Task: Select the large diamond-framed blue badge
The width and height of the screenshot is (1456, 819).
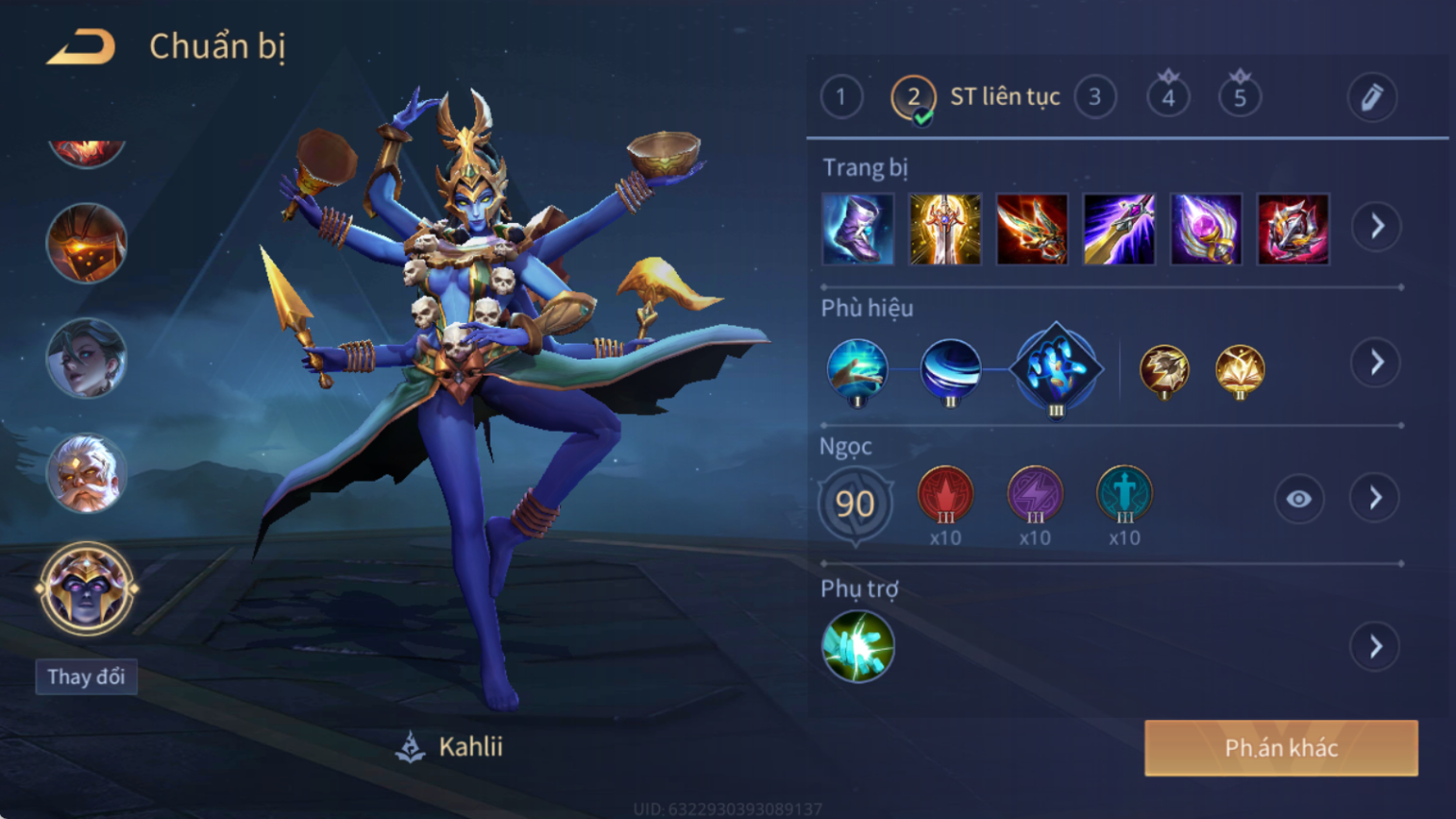Action: pos(1056,369)
